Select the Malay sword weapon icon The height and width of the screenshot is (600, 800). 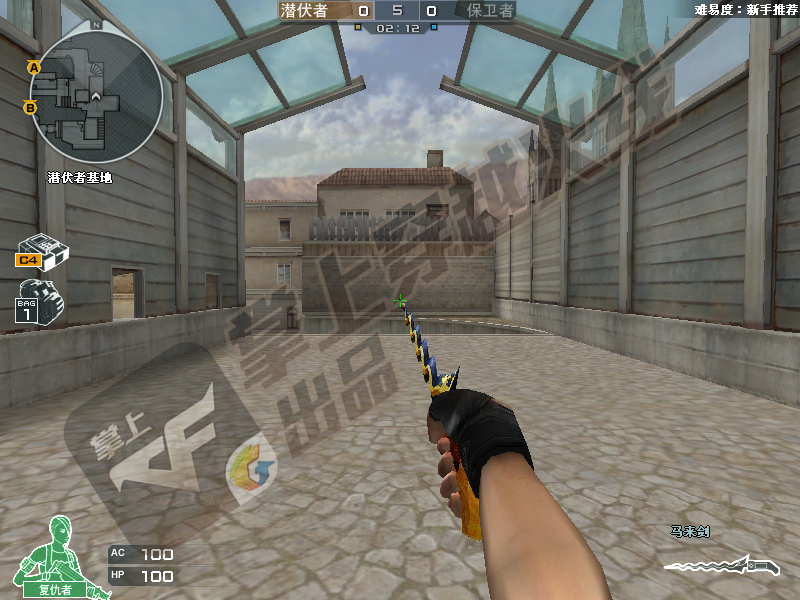(x=724, y=565)
